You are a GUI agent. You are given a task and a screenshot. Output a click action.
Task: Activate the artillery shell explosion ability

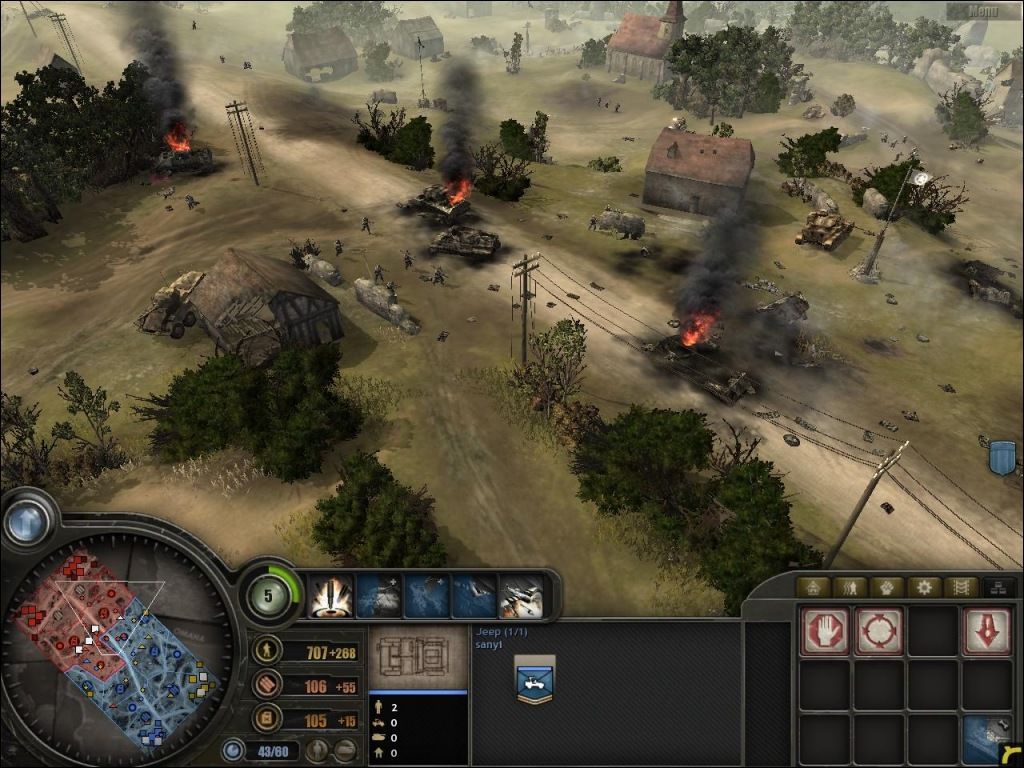tap(329, 597)
